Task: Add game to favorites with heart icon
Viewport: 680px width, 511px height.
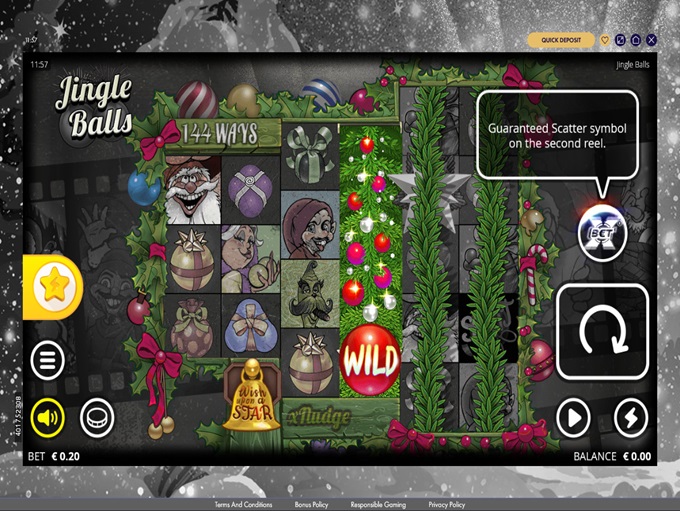Action: coord(605,40)
